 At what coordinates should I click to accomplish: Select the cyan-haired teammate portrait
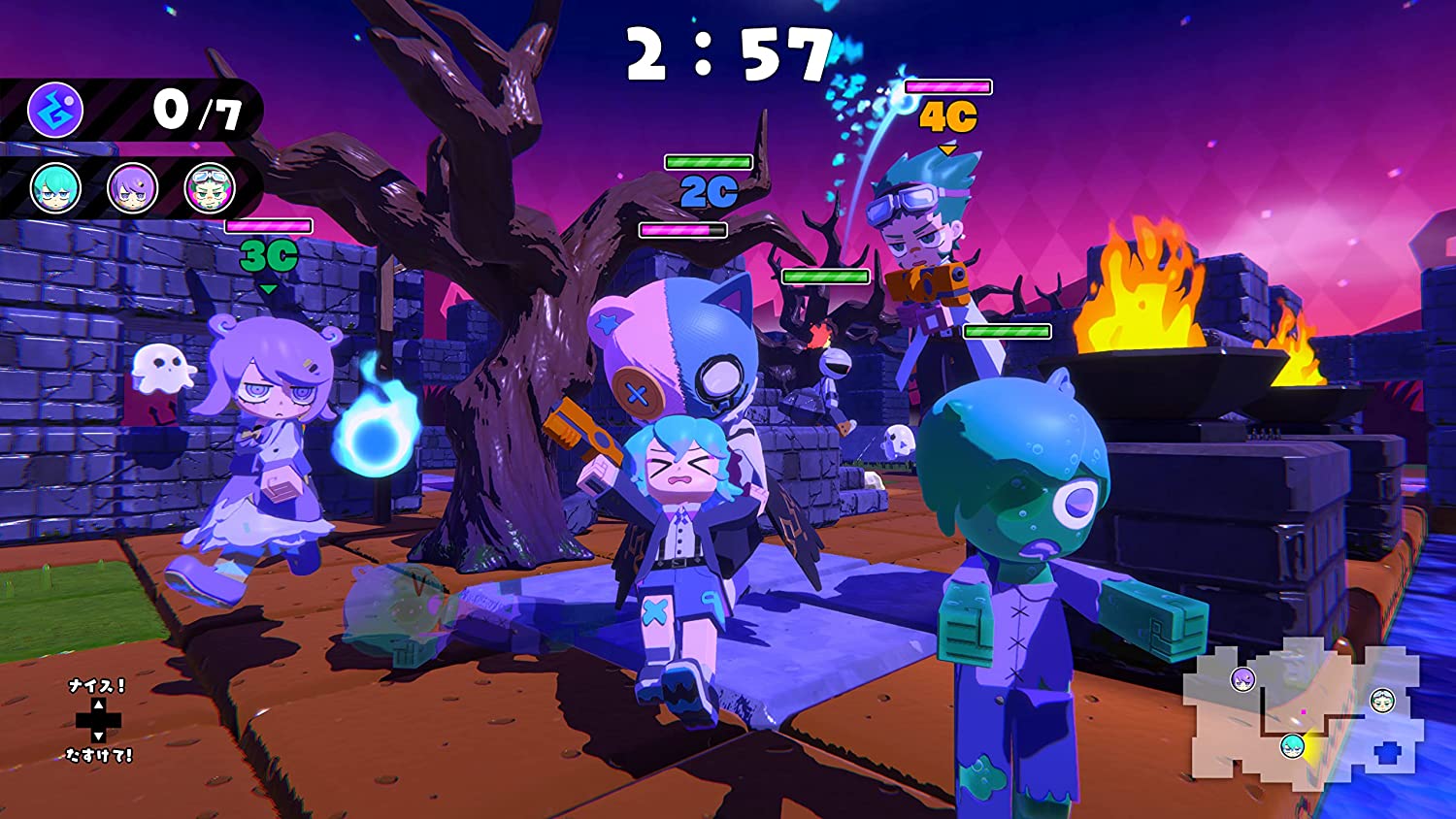(55, 187)
